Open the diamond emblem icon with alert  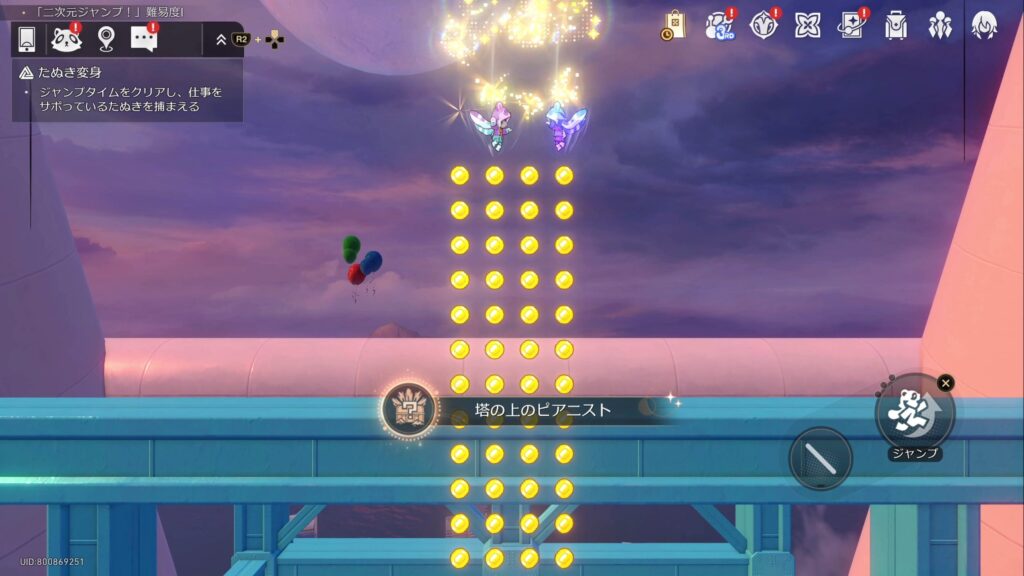pos(764,26)
